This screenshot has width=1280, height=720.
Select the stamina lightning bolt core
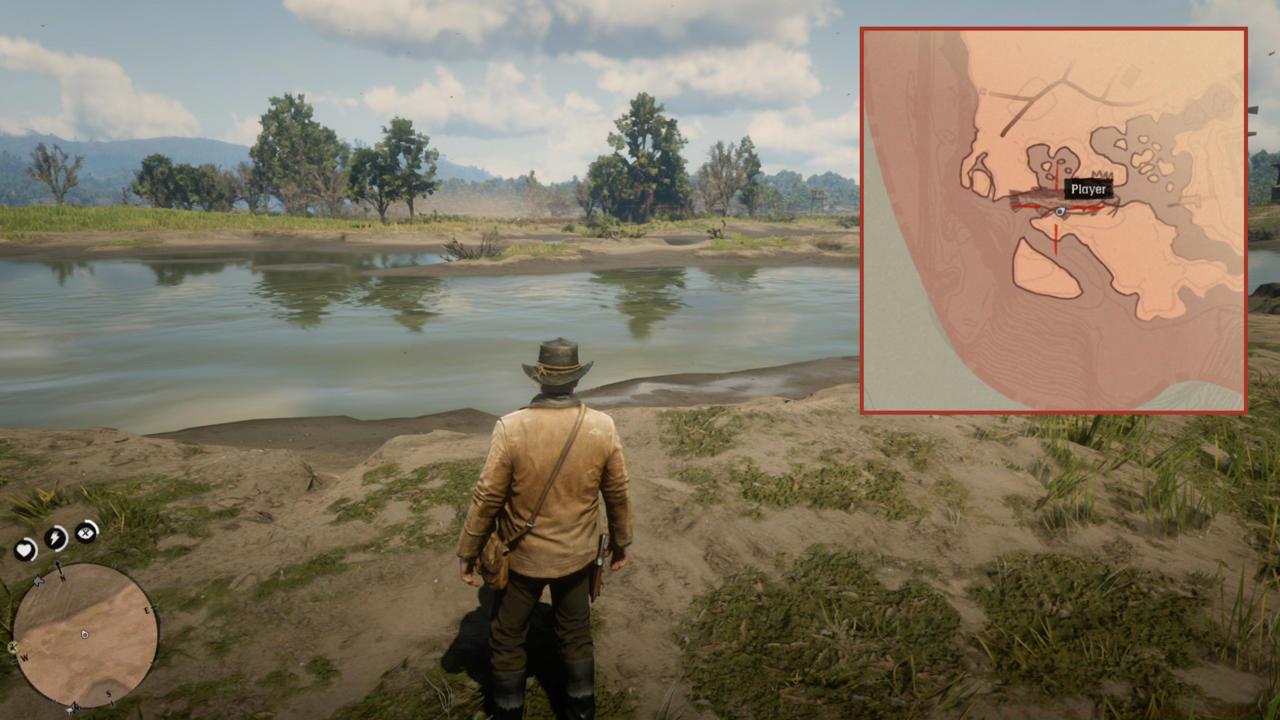click(x=55, y=537)
